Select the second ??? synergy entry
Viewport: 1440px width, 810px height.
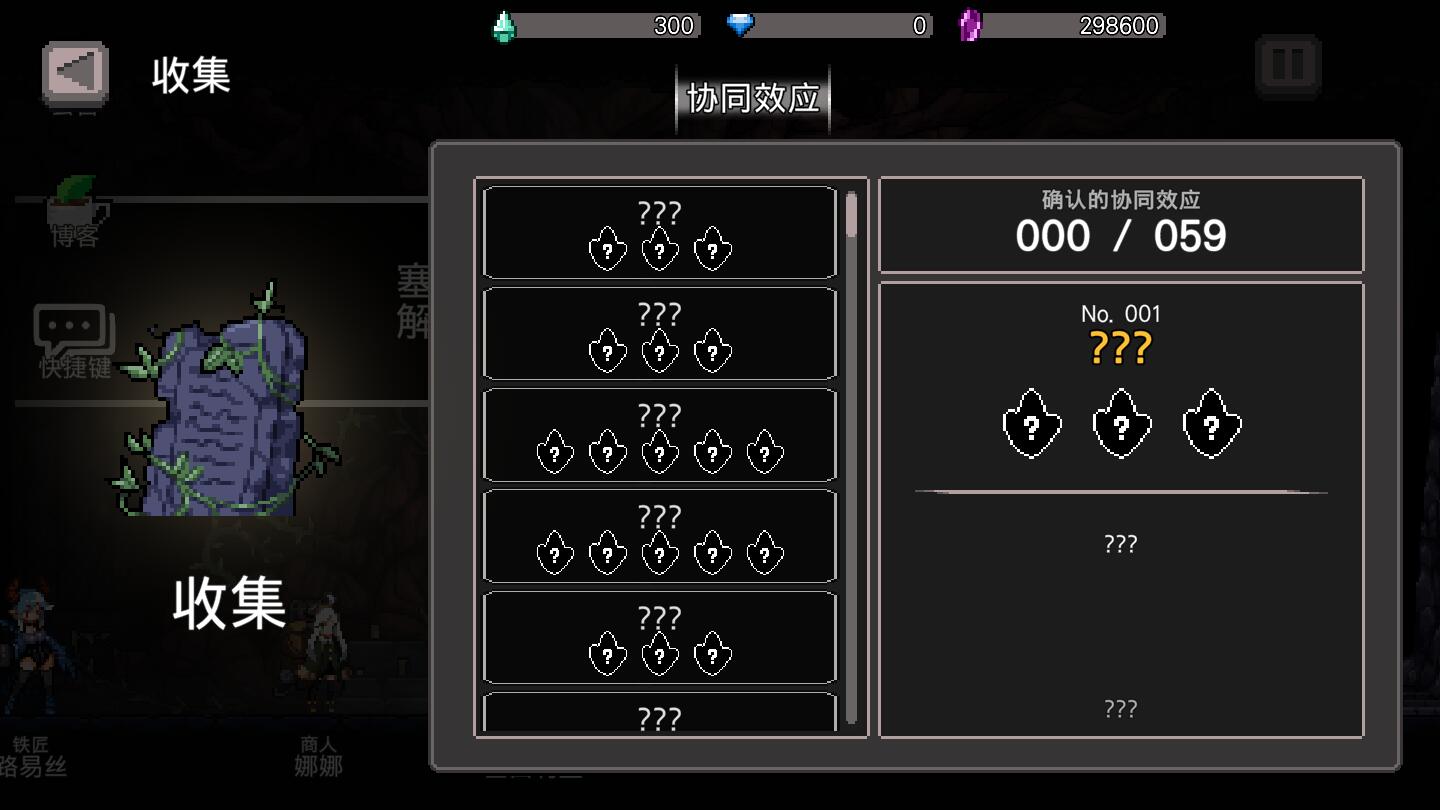click(x=660, y=333)
